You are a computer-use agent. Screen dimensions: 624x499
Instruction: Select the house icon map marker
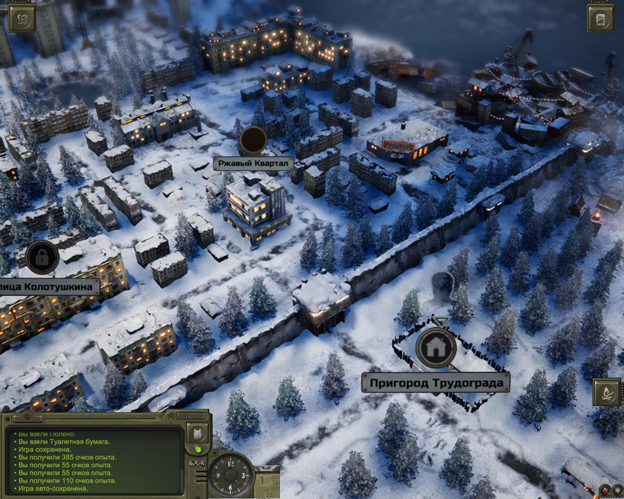click(x=435, y=348)
